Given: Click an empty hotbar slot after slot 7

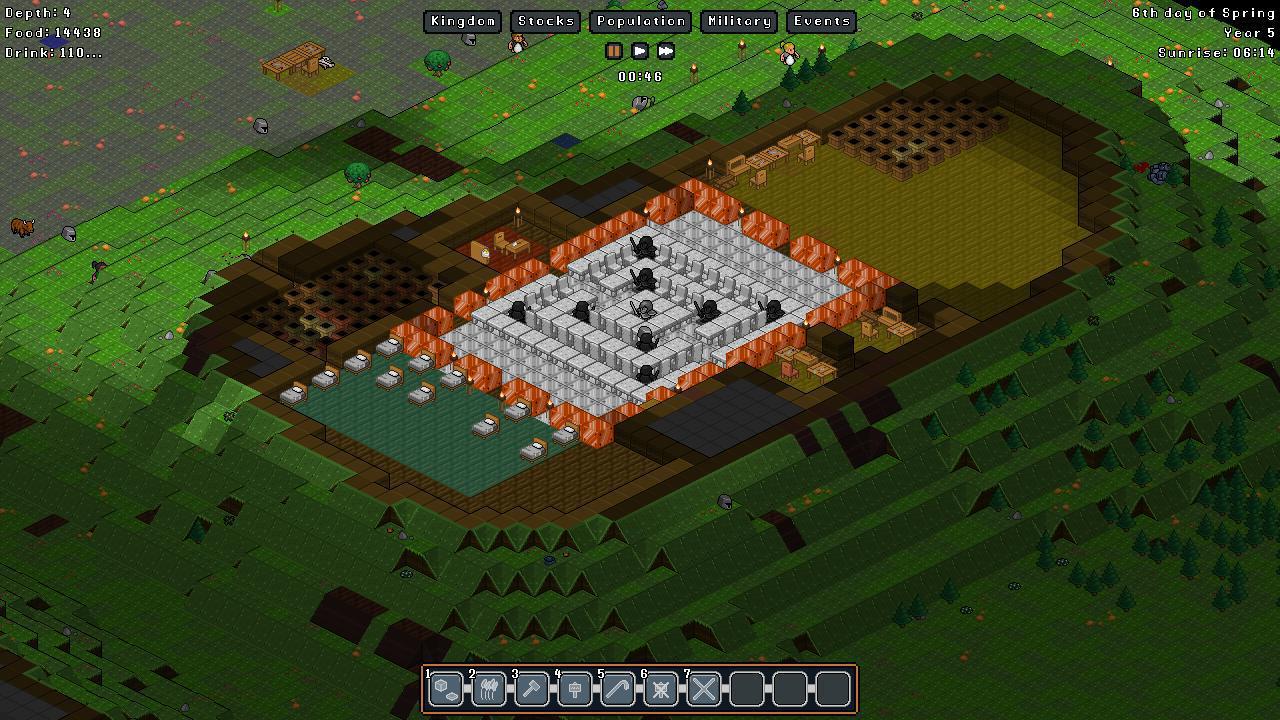Looking at the screenshot, I should click(x=746, y=688).
